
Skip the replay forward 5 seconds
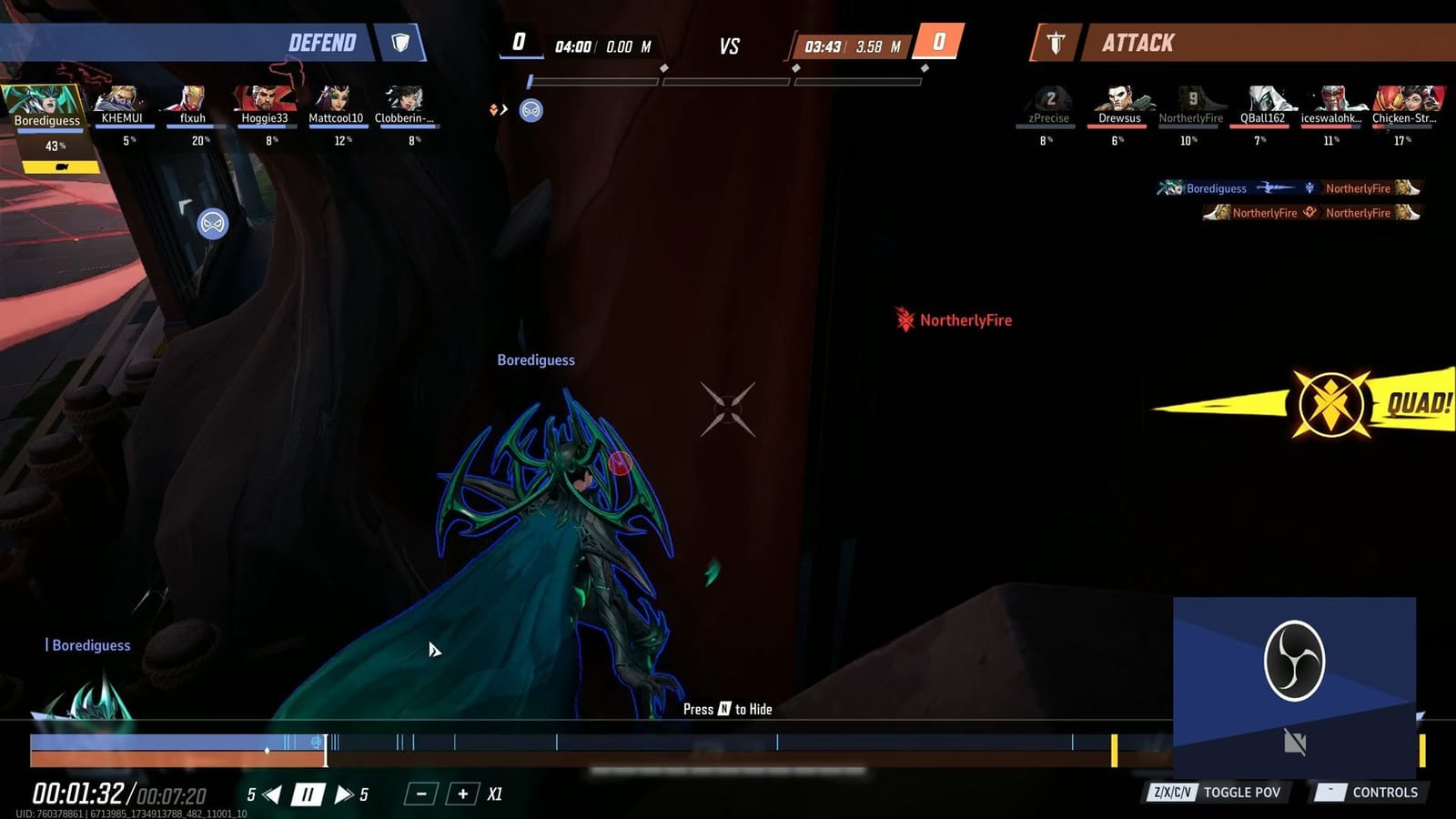point(343,793)
